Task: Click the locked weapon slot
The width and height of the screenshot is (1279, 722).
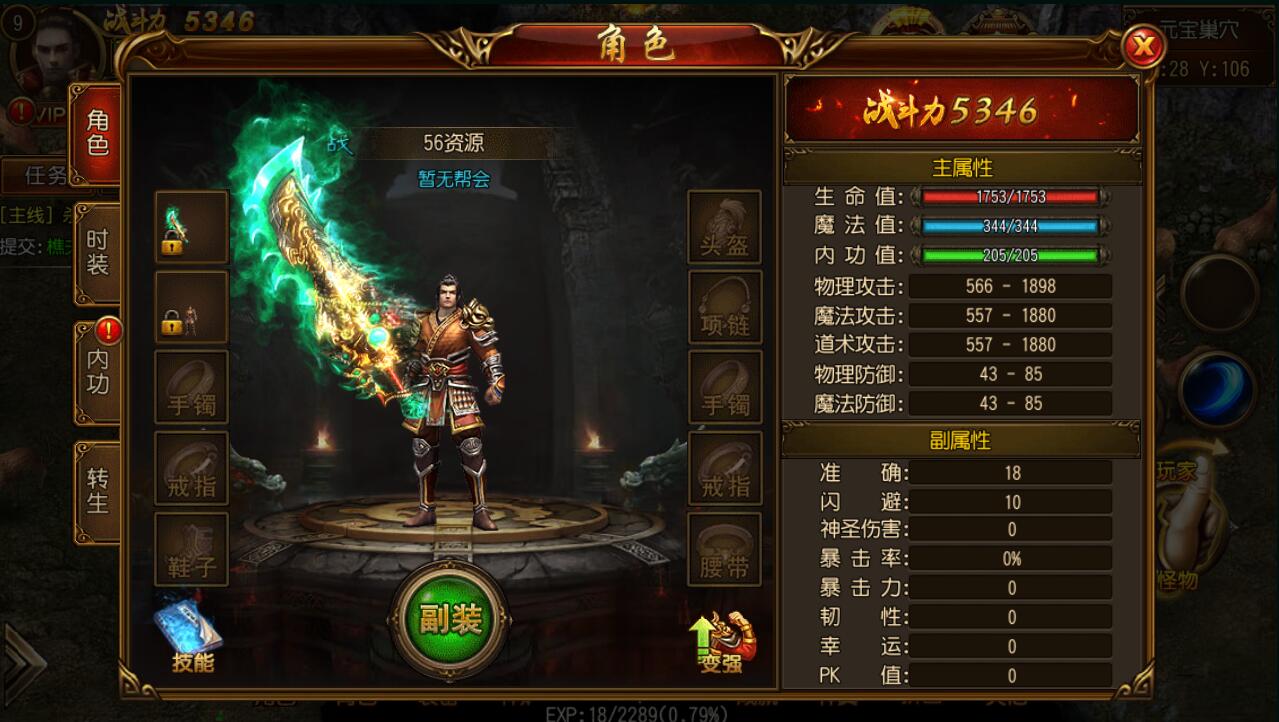Action: click(x=191, y=228)
